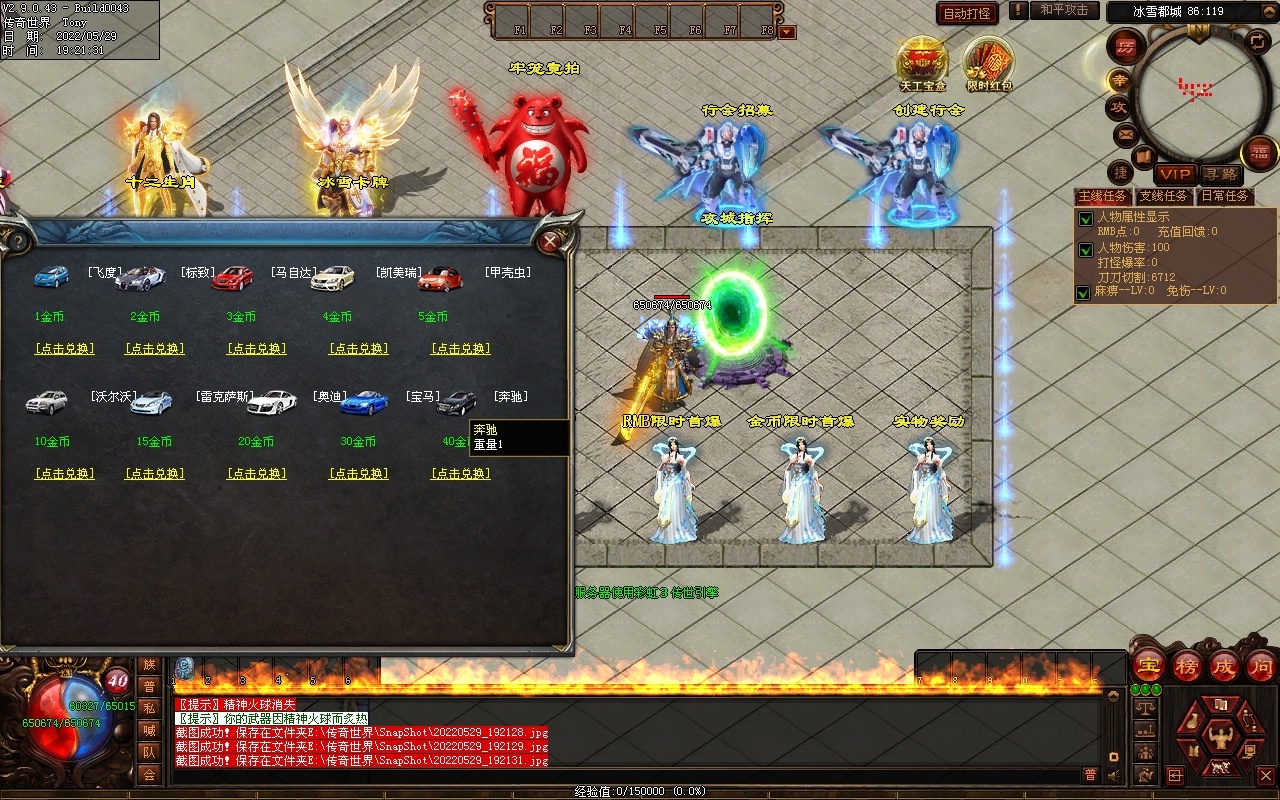Use the blue rune item in slot 1

[x=184, y=668]
